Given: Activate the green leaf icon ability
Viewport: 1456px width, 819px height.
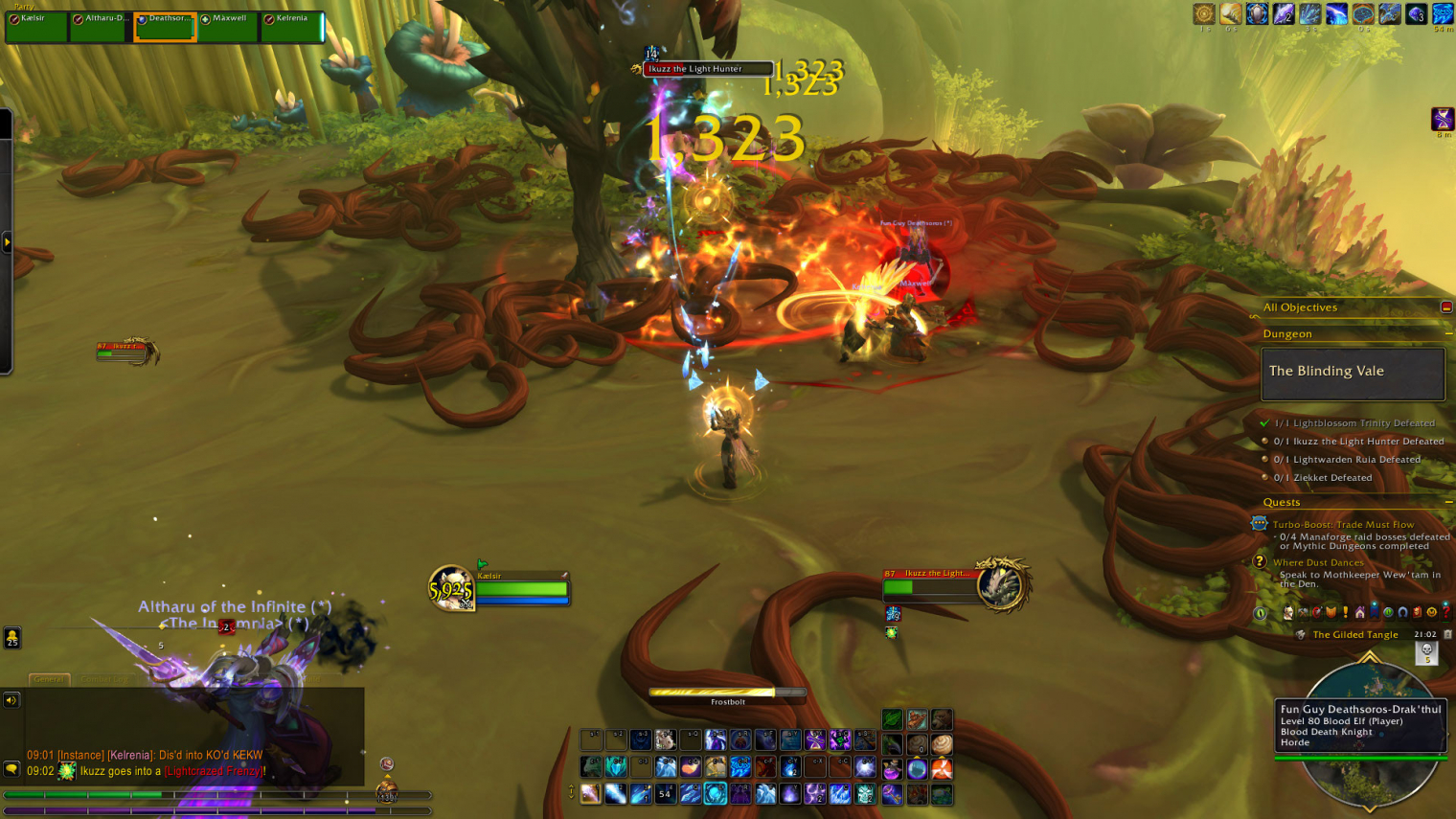Looking at the screenshot, I should pos(892,719).
